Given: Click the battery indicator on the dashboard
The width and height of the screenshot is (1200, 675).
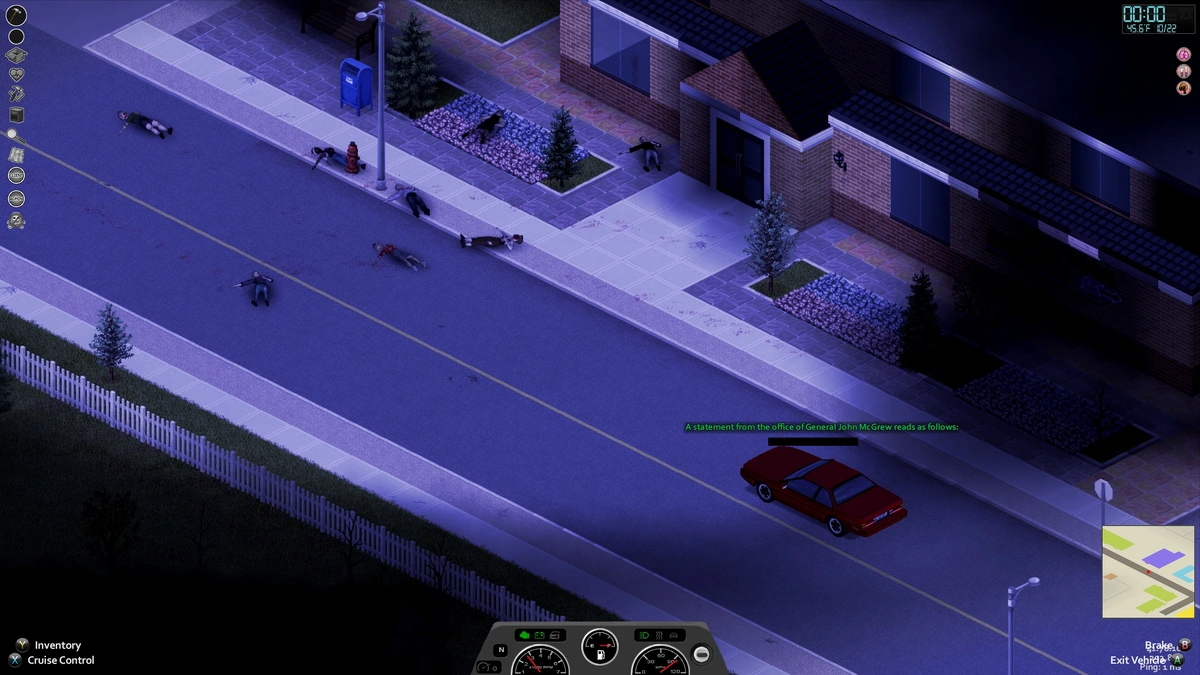Looking at the screenshot, I should (x=539, y=635).
